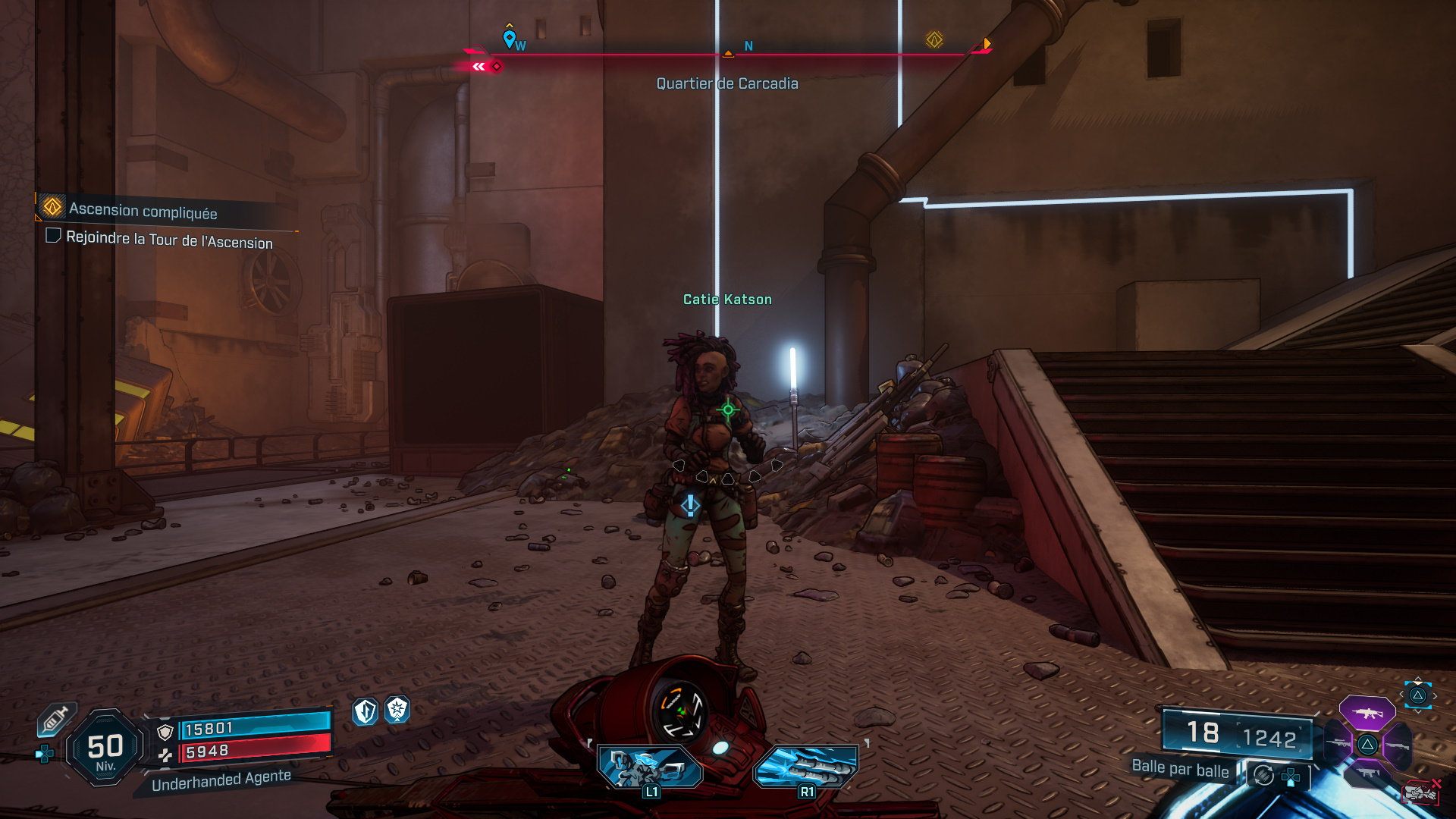
Task: Select the sniper rifle weapon slot
Action: pyautogui.click(x=1338, y=742)
